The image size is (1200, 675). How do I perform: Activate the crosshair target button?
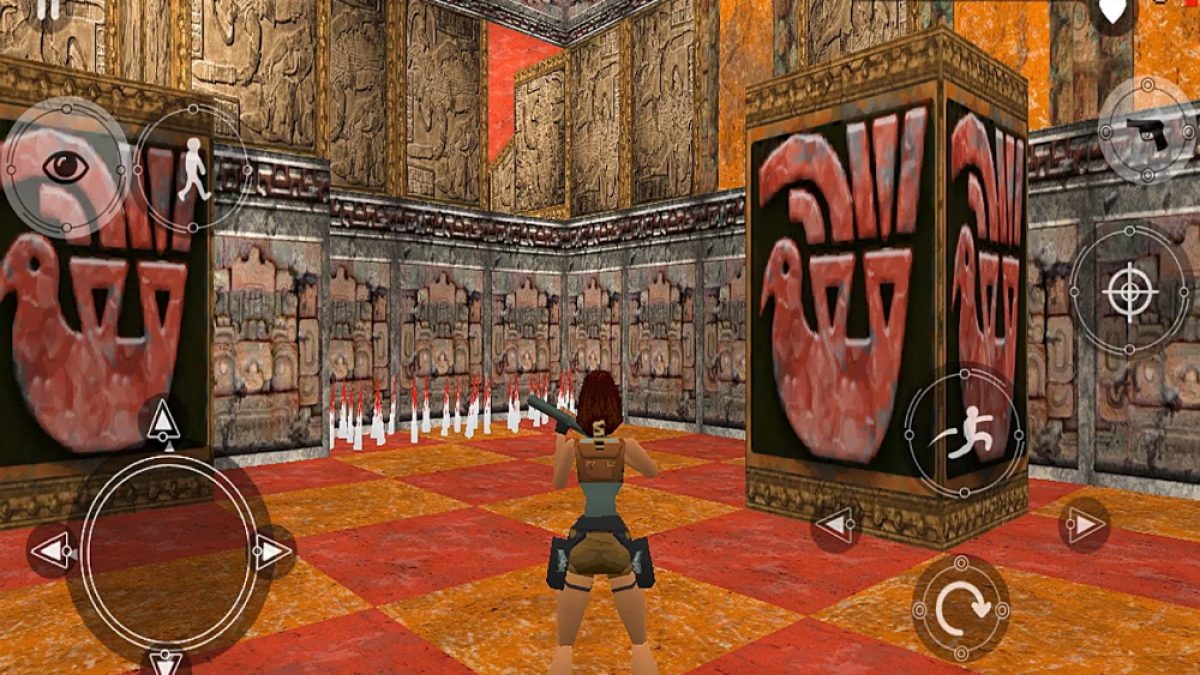[1130, 292]
